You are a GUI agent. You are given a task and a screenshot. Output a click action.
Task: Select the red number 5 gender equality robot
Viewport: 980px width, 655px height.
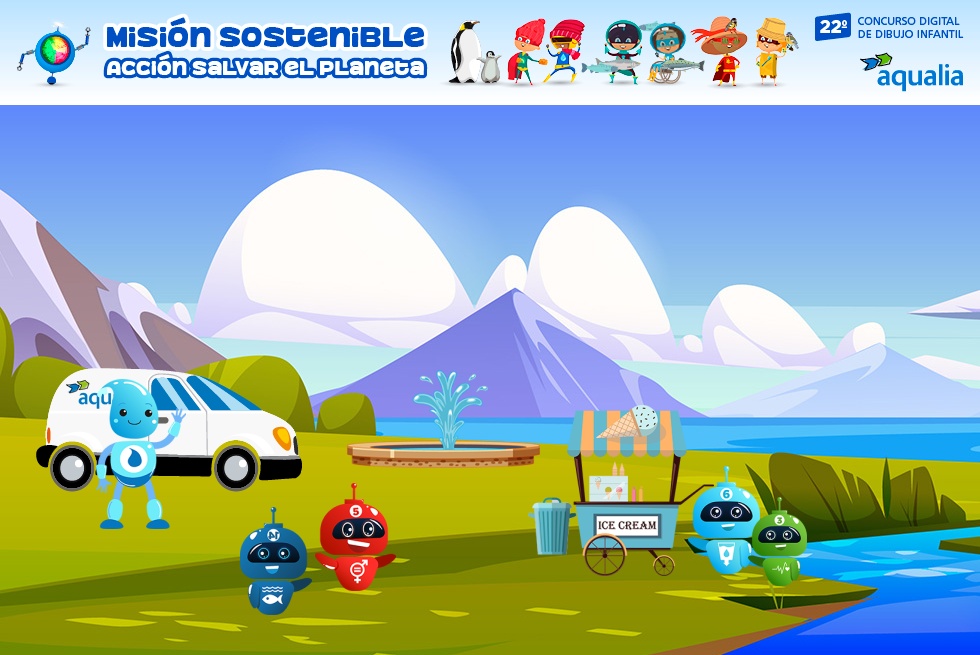[x=354, y=538]
